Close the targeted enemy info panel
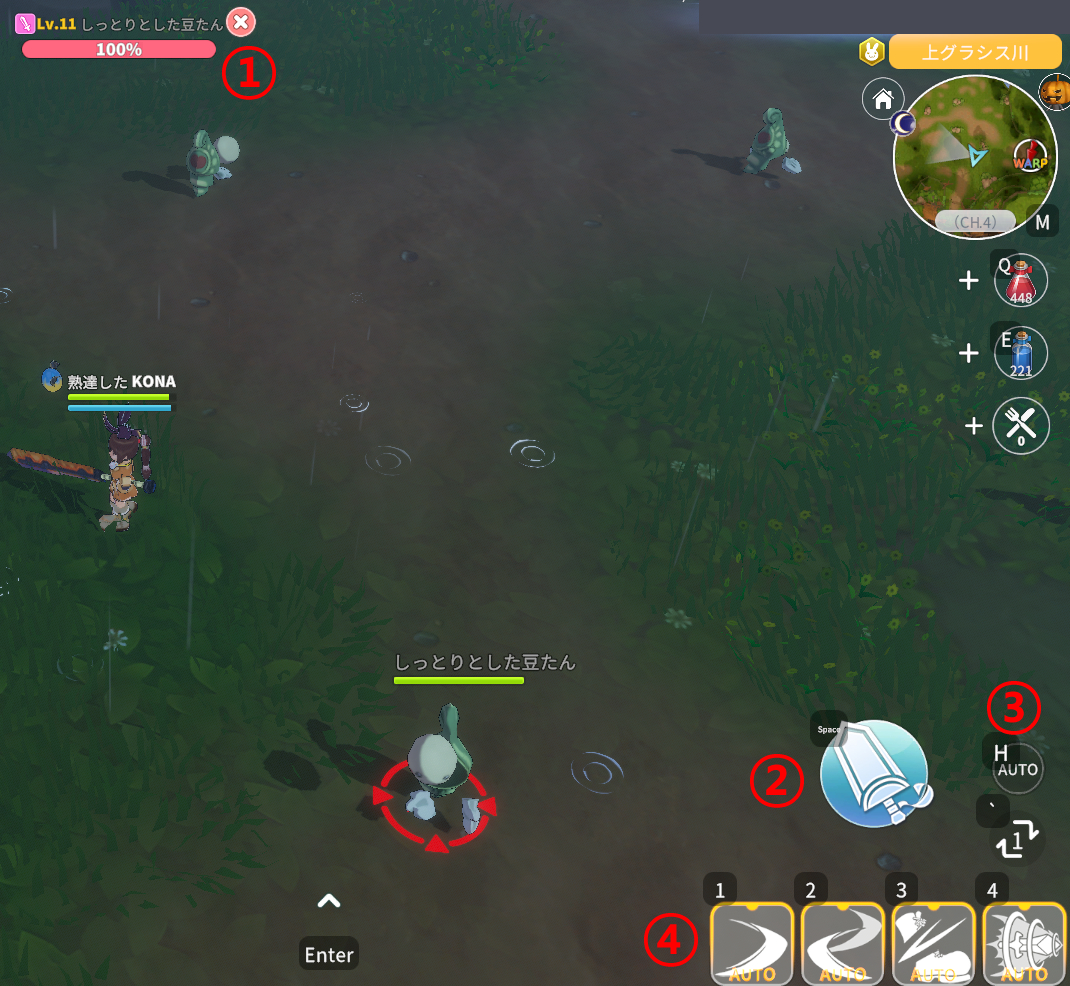Screen dimensions: 1070x986 pyautogui.click(x=240, y=21)
